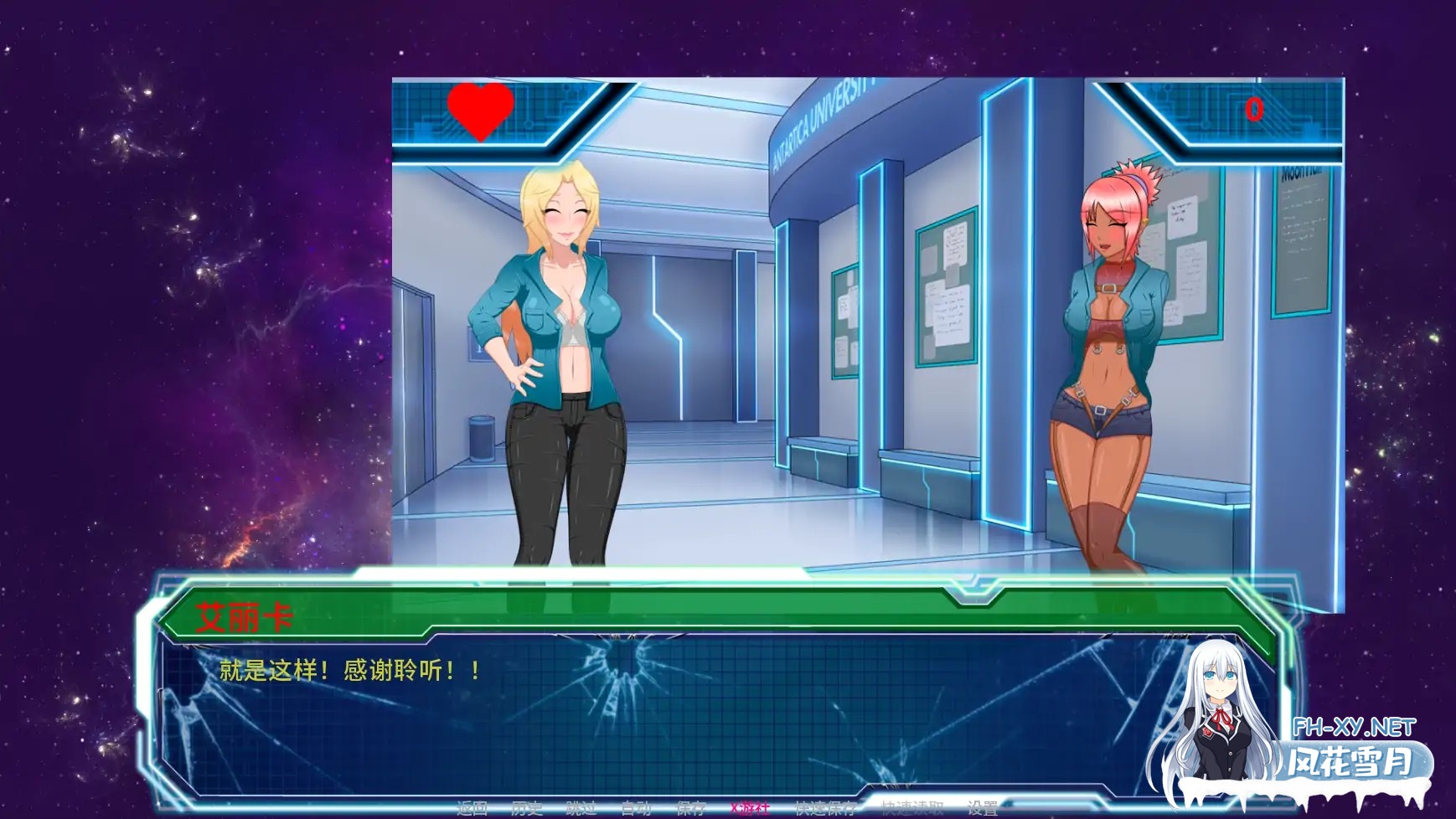This screenshot has width=1456, height=819.
Task: Click the red score counter showing 0
Action: point(1254,109)
